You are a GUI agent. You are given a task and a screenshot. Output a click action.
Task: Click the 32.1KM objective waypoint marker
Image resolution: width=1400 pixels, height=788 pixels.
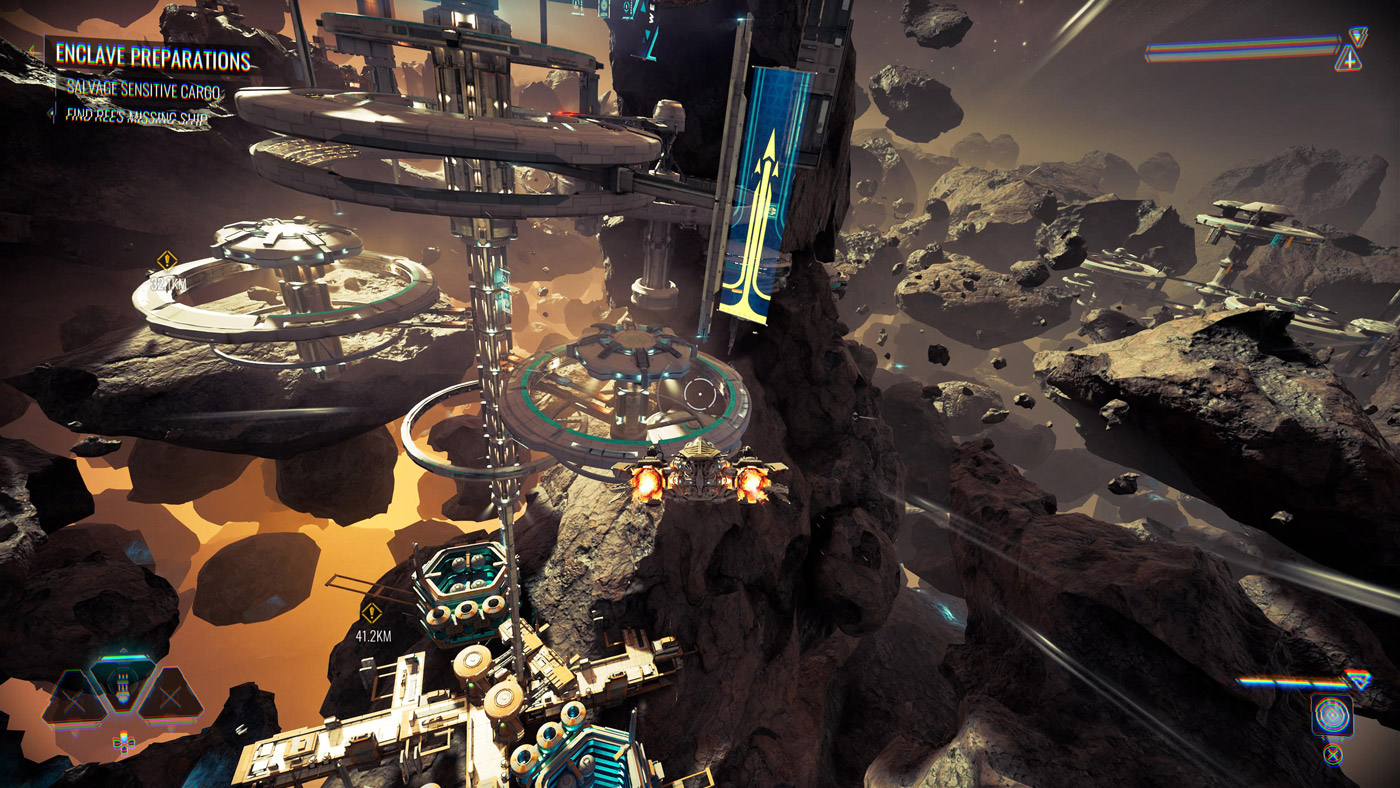167,262
